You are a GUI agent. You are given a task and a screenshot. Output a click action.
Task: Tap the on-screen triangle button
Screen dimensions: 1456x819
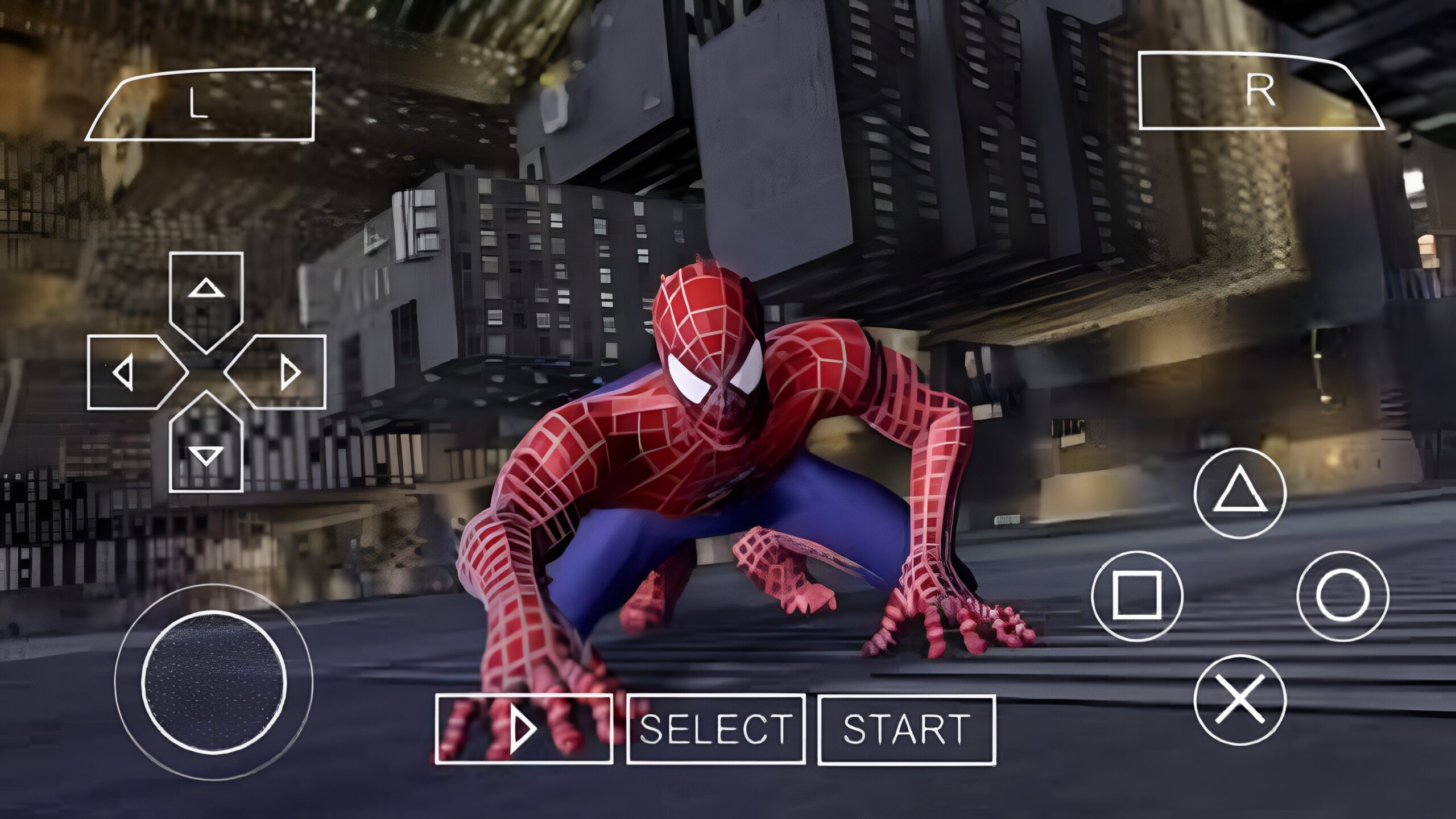(x=1240, y=493)
